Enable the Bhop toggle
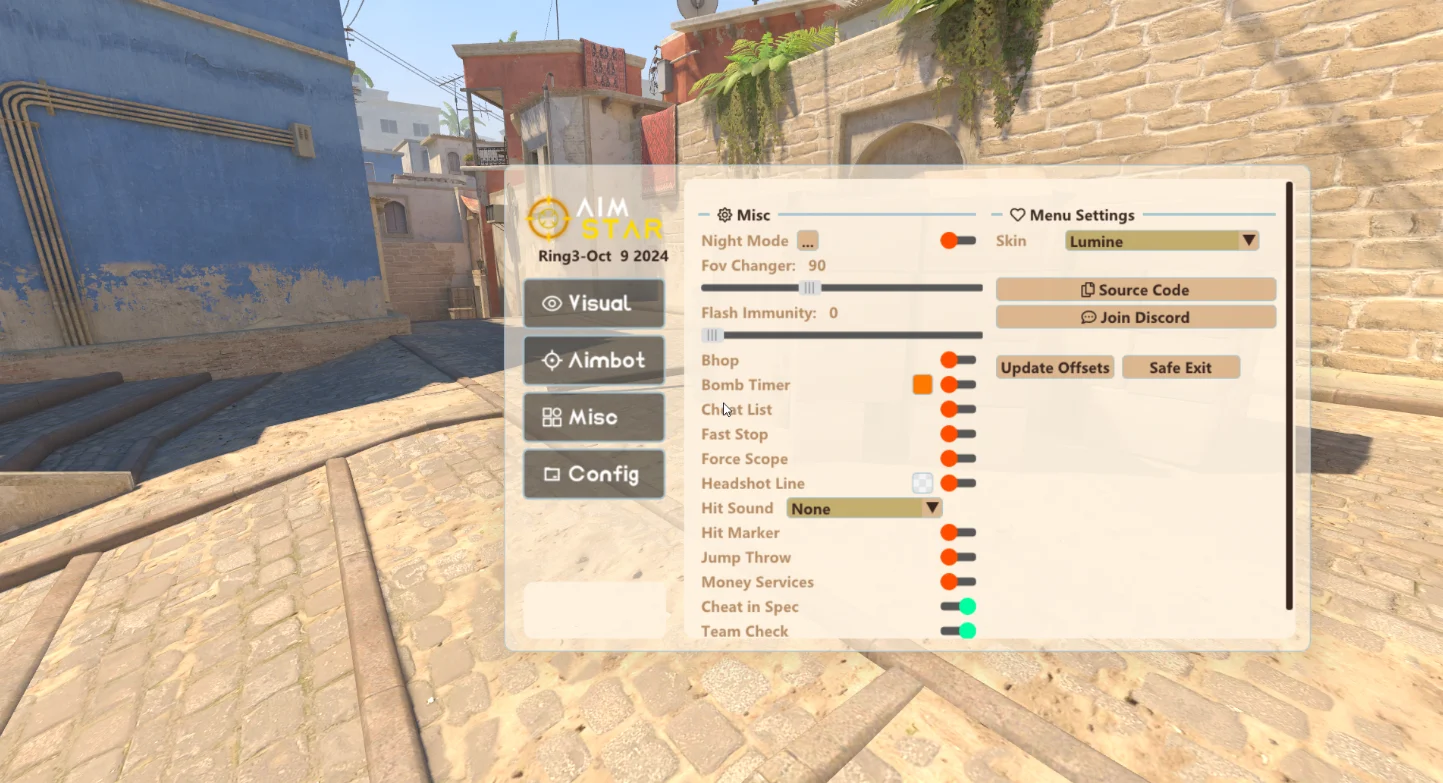 click(957, 360)
